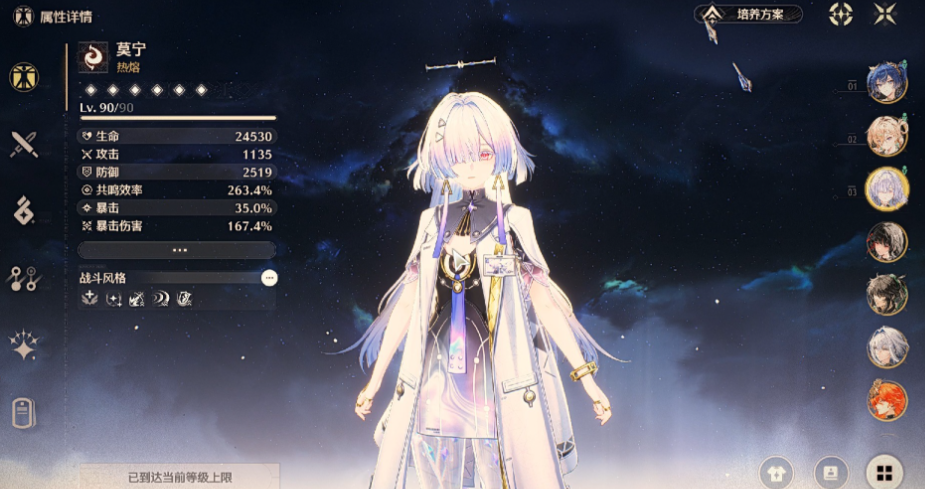Open the resonance chain tab with sparkling stars

pyautogui.click(x=24, y=345)
